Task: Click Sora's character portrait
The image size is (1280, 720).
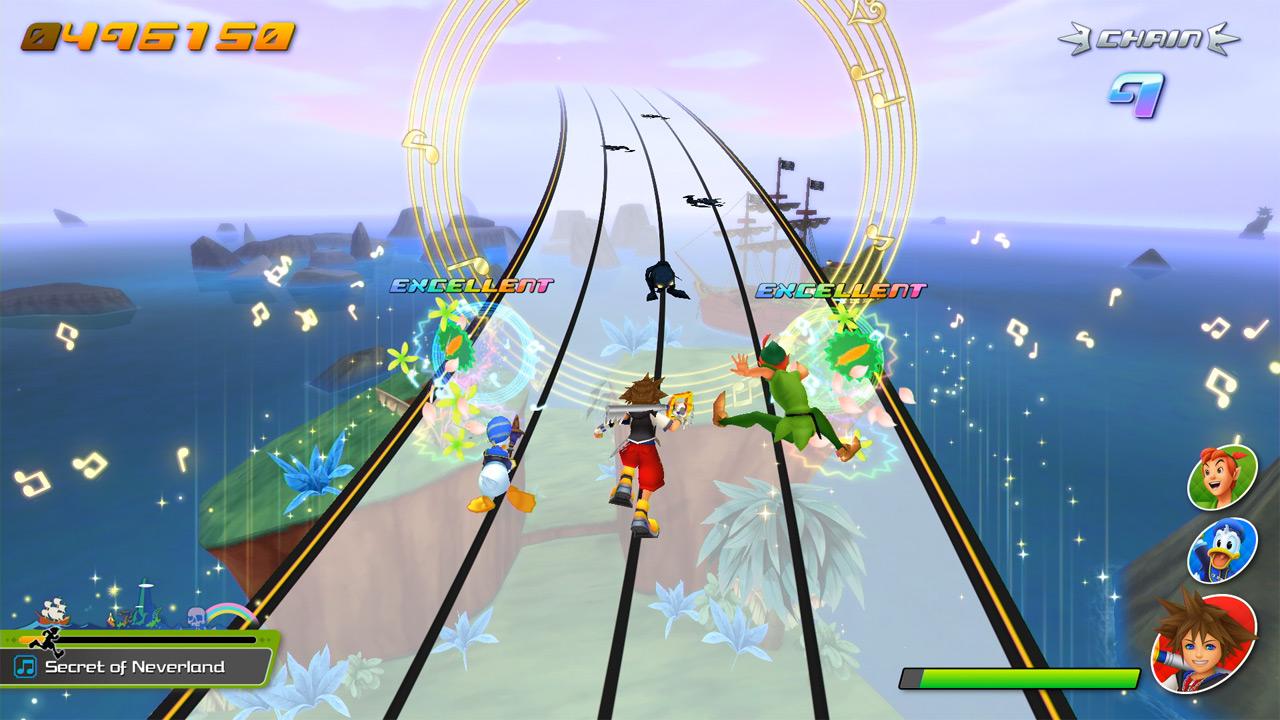Action: (1203, 642)
